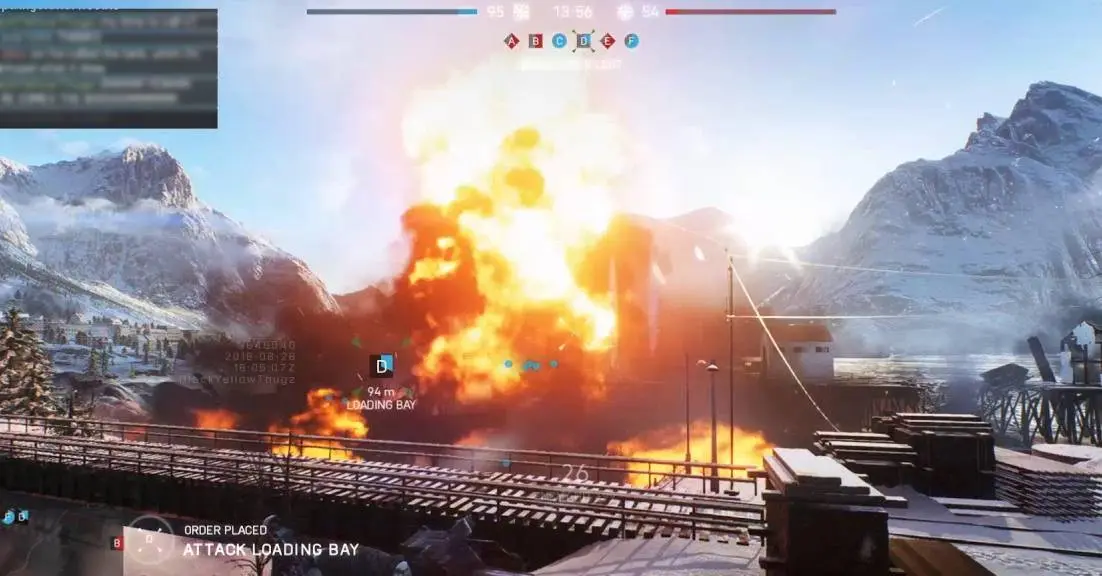This screenshot has height=576, width=1102.
Task: Select capture point B in the objective bar
Action: [x=535, y=41]
